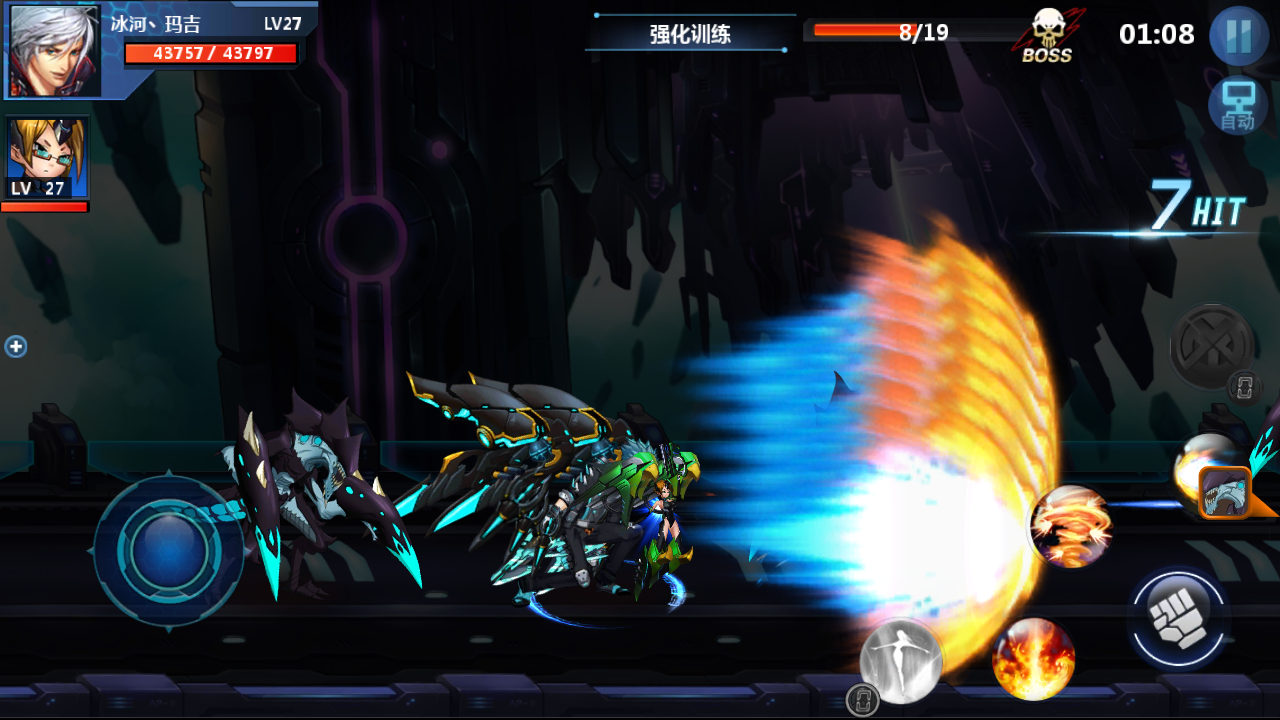Click the off-screen monster indicator icon
Image resolution: width=1280 pixels, height=720 pixels.
[x=1225, y=492]
